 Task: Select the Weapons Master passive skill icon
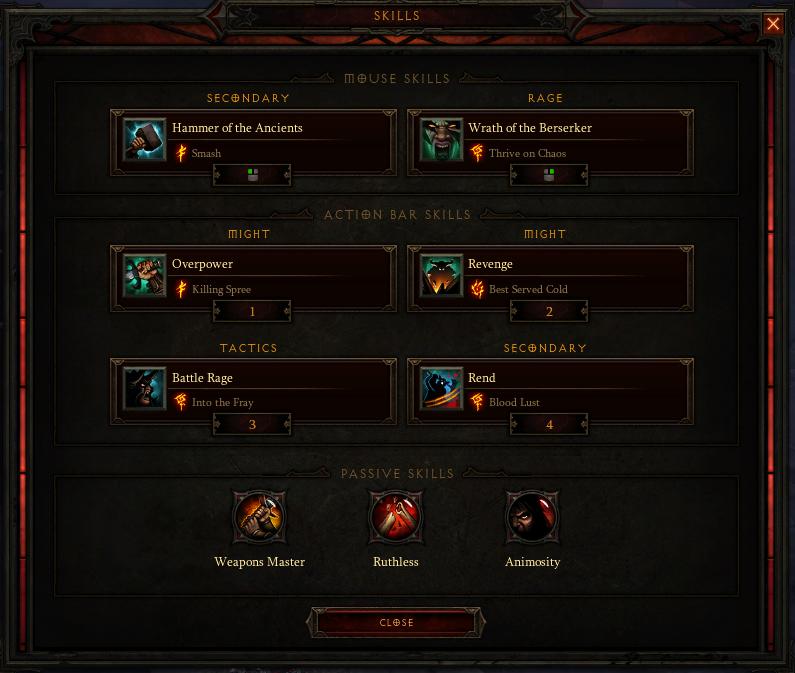point(260,518)
